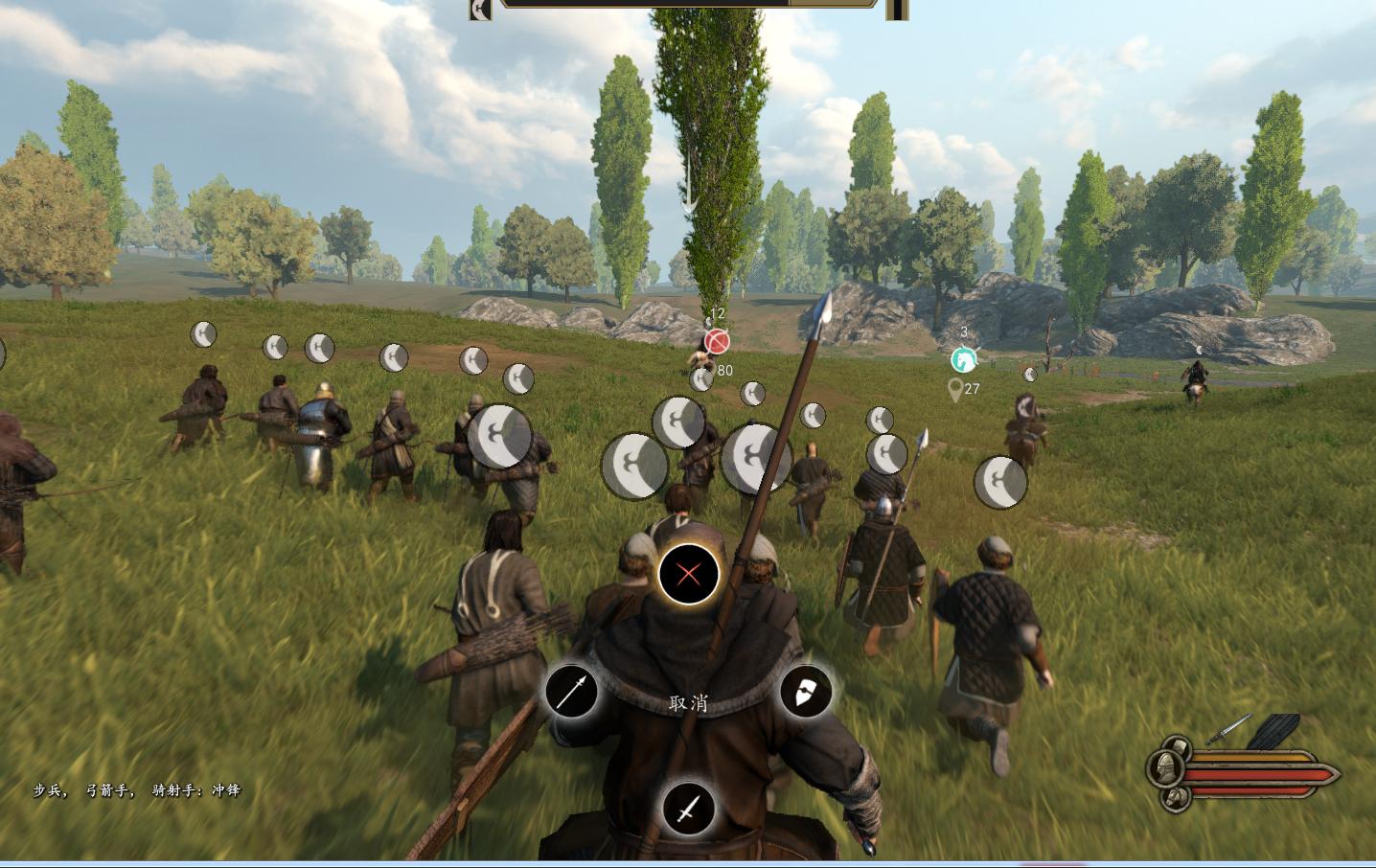The width and height of the screenshot is (1376, 868).
Task: Select the red X cancel option
Action: coord(688,575)
